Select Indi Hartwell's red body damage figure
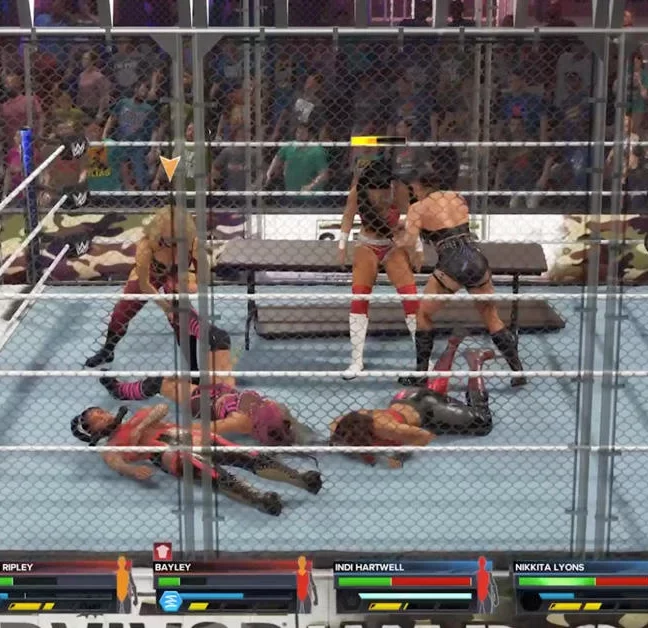The width and height of the screenshot is (648, 628). pos(484,583)
